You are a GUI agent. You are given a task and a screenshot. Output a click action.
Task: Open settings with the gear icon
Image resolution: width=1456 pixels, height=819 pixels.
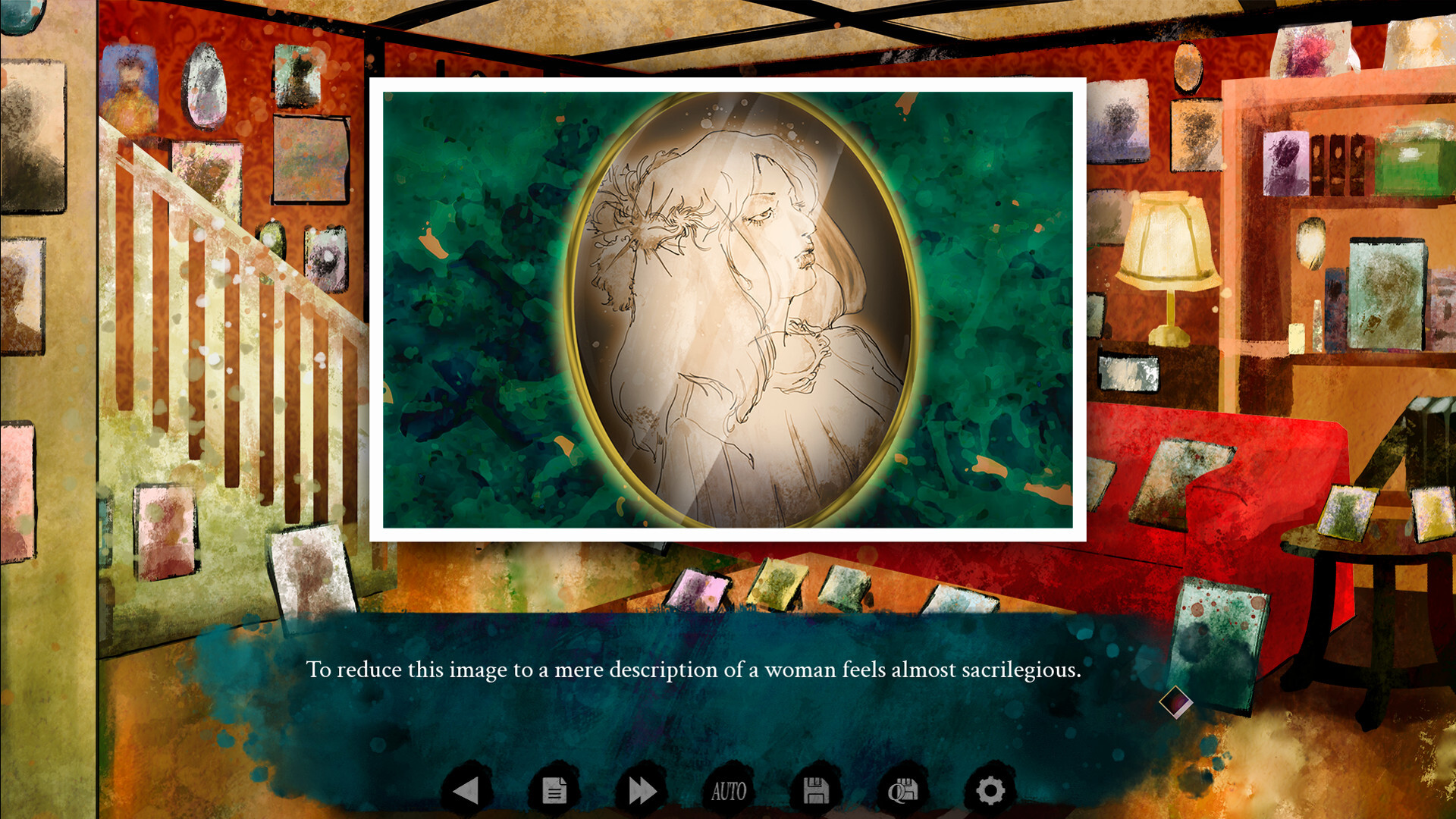[990, 789]
